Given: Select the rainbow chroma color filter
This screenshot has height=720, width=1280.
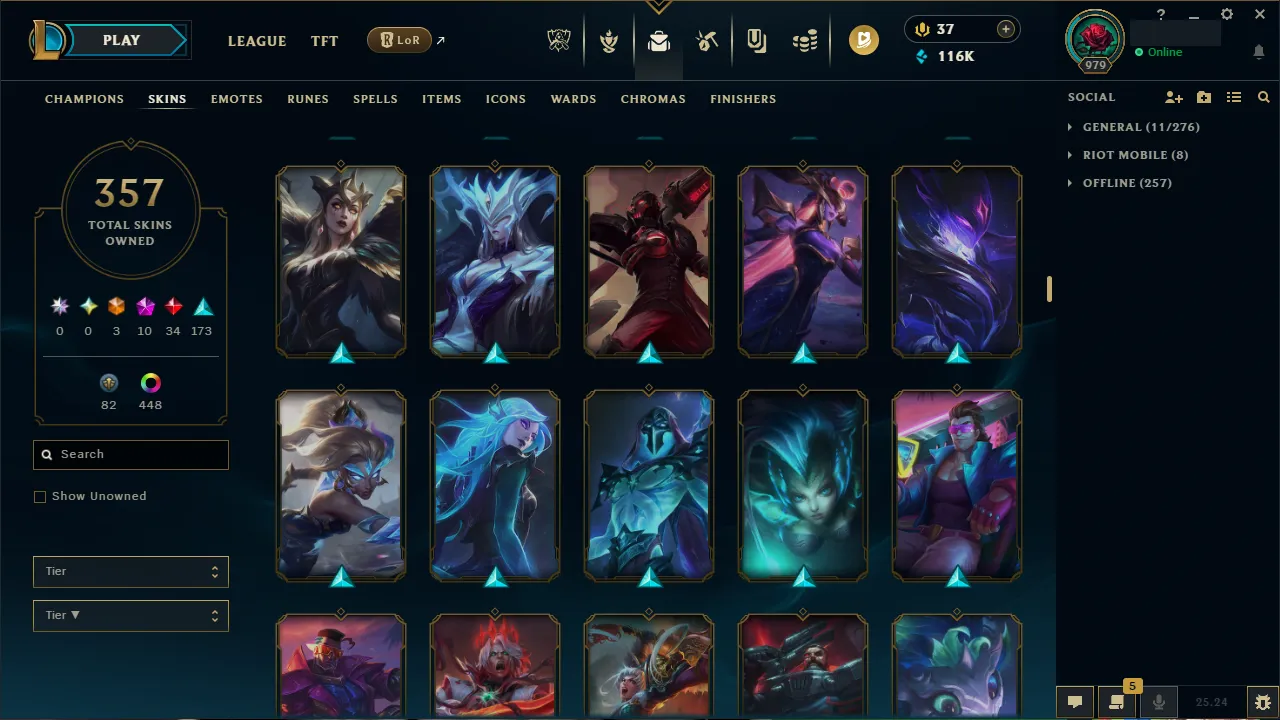Looking at the screenshot, I should 150,382.
